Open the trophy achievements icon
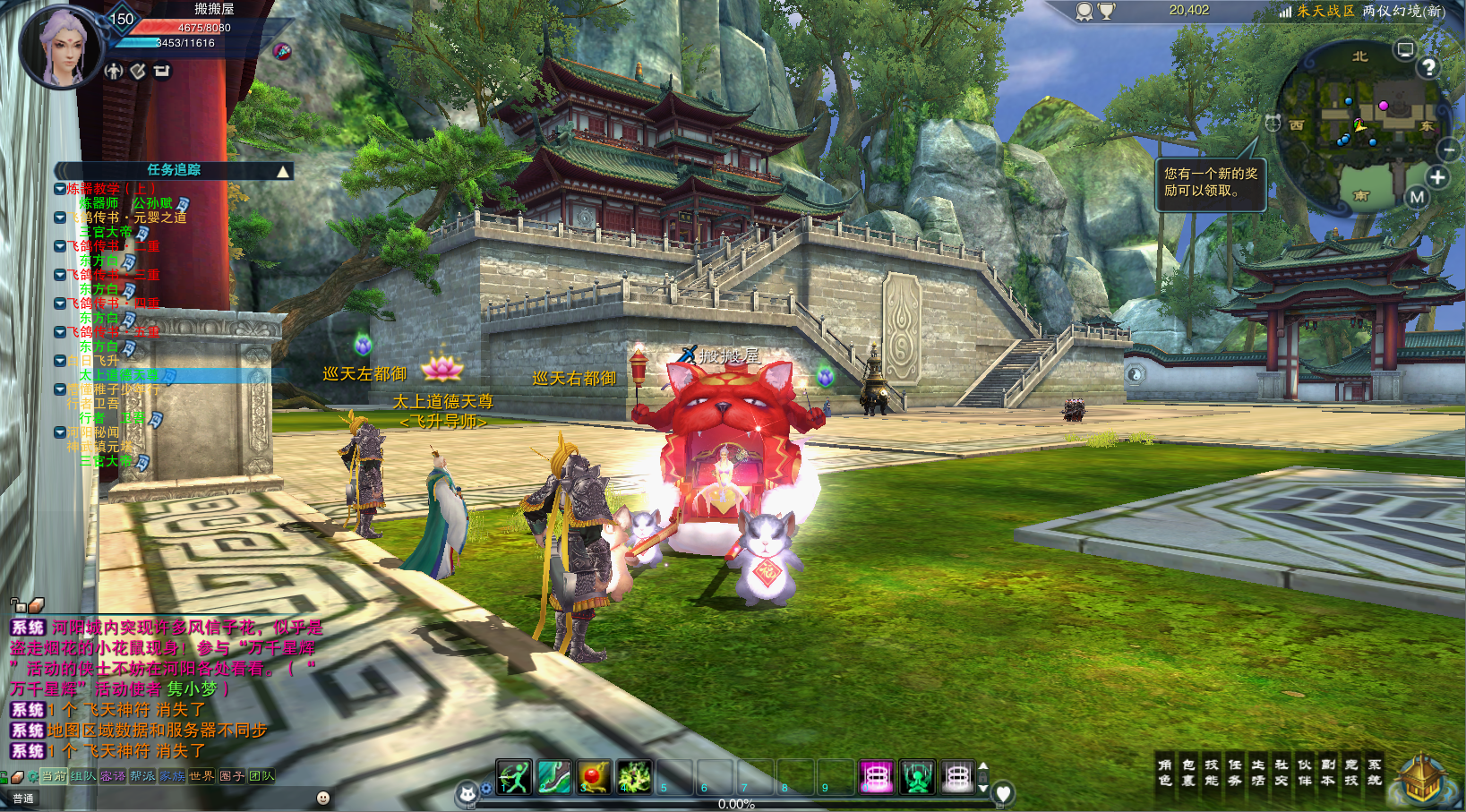The image size is (1466, 812). 1107,12
